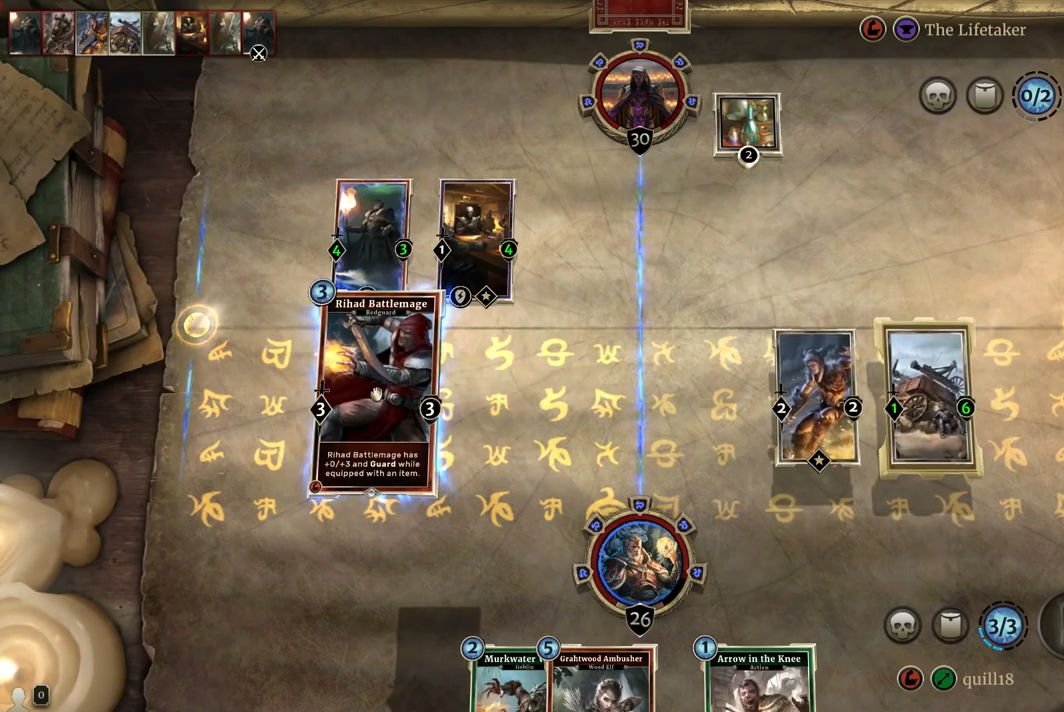
Task: Target the opponent's hero portrait with 30 health
Action: 640,96
